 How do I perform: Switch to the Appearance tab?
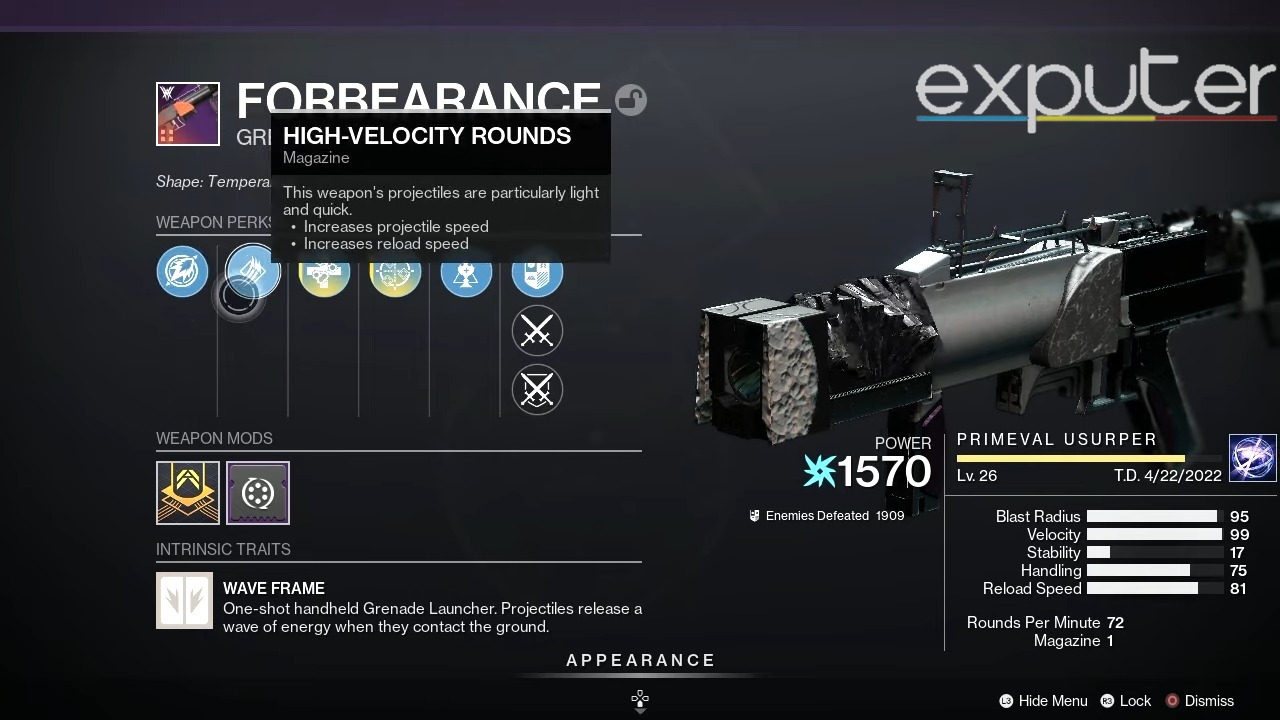tap(640, 660)
